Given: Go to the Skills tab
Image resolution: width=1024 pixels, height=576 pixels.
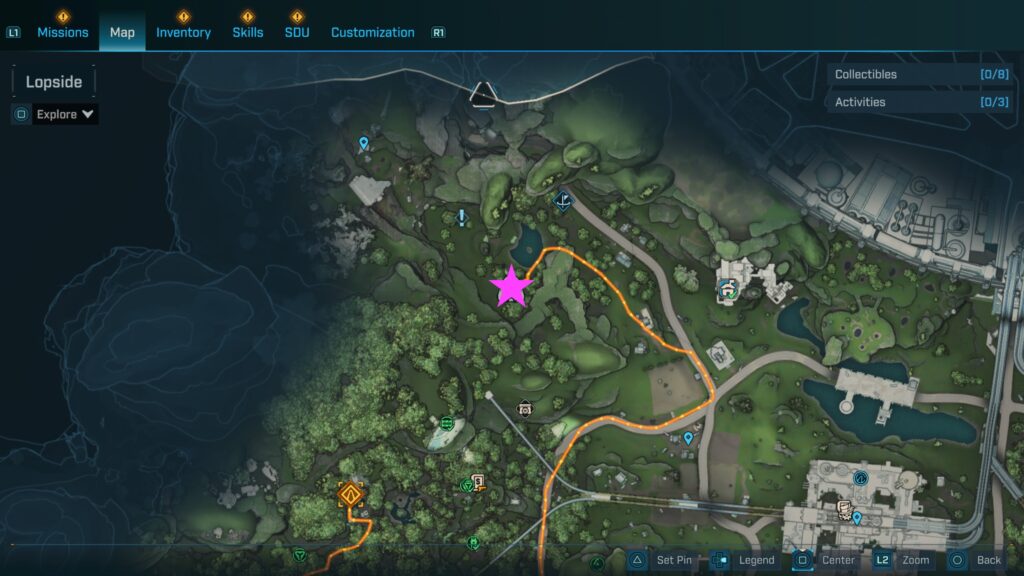Looking at the screenshot, I should click(x=247, y=32).
